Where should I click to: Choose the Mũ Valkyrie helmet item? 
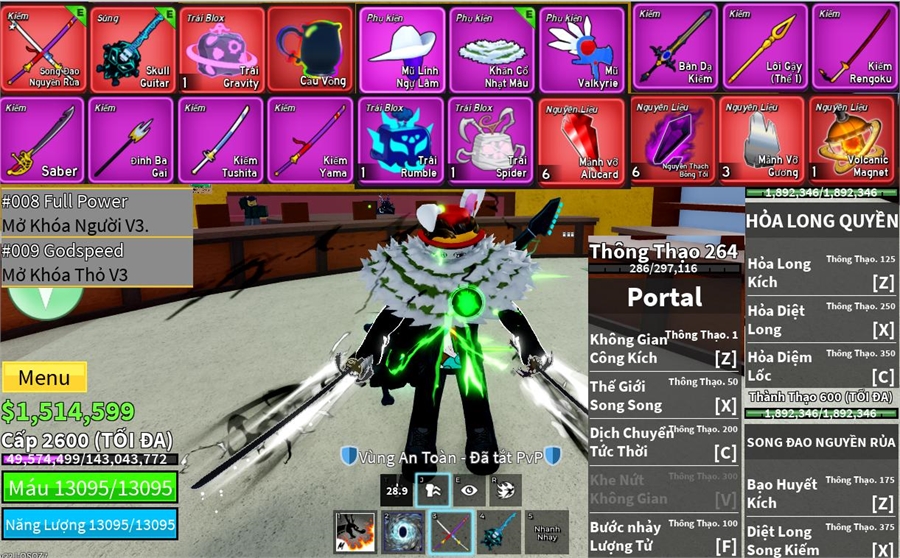click(582, 48)
